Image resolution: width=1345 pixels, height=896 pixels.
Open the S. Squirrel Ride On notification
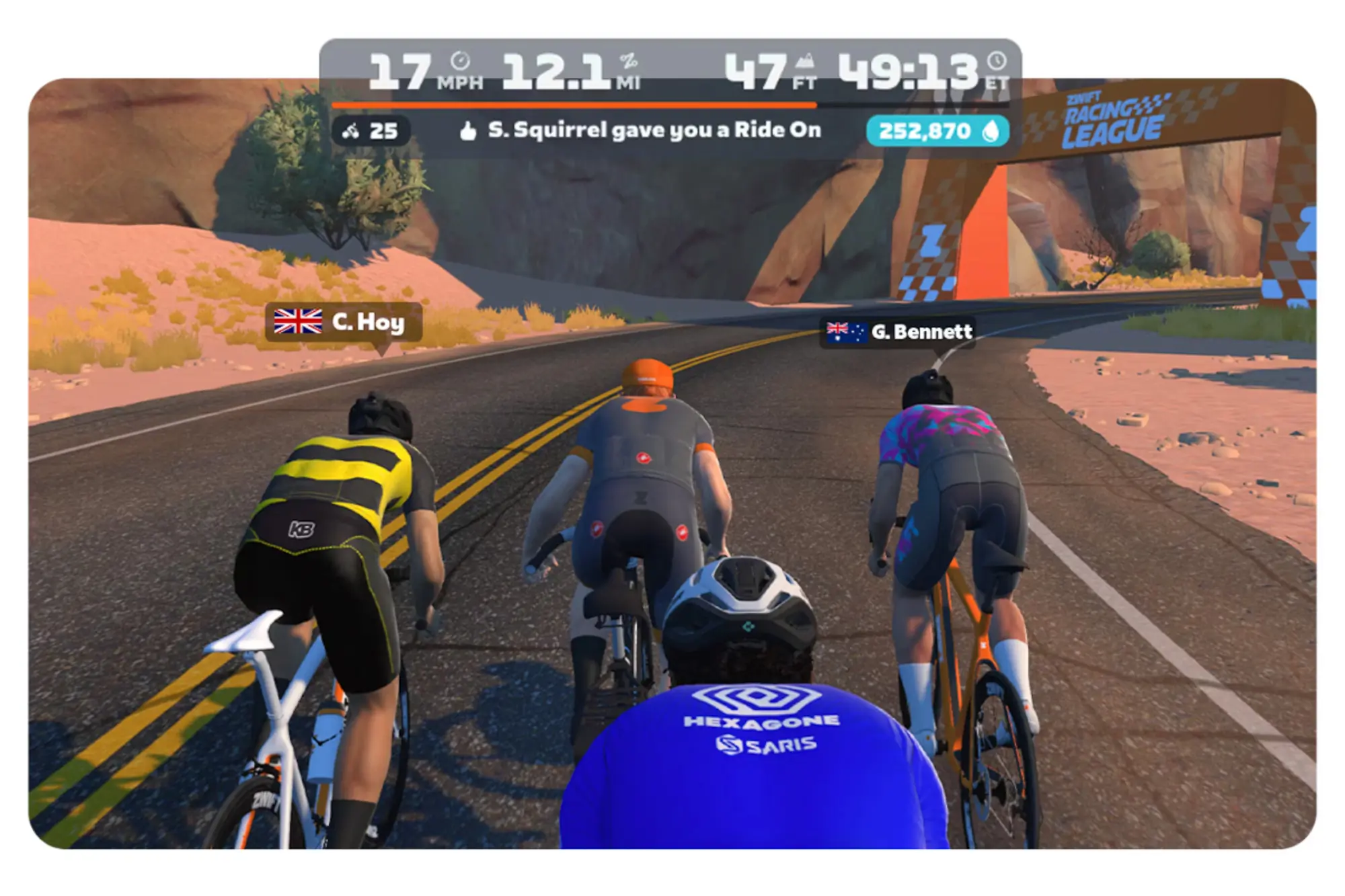[656, 132]
